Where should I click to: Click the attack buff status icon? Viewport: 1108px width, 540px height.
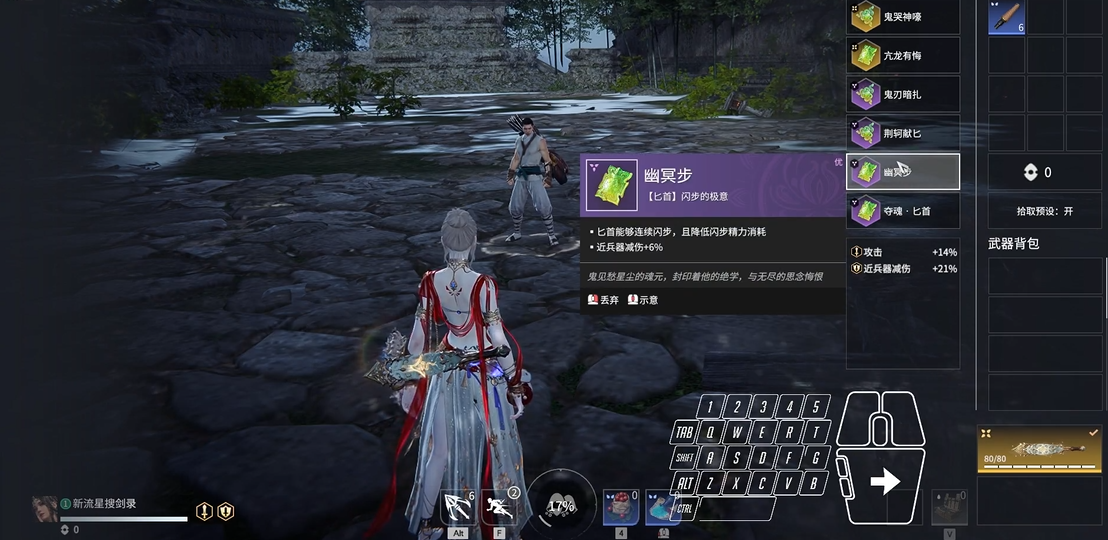point(204,511)
